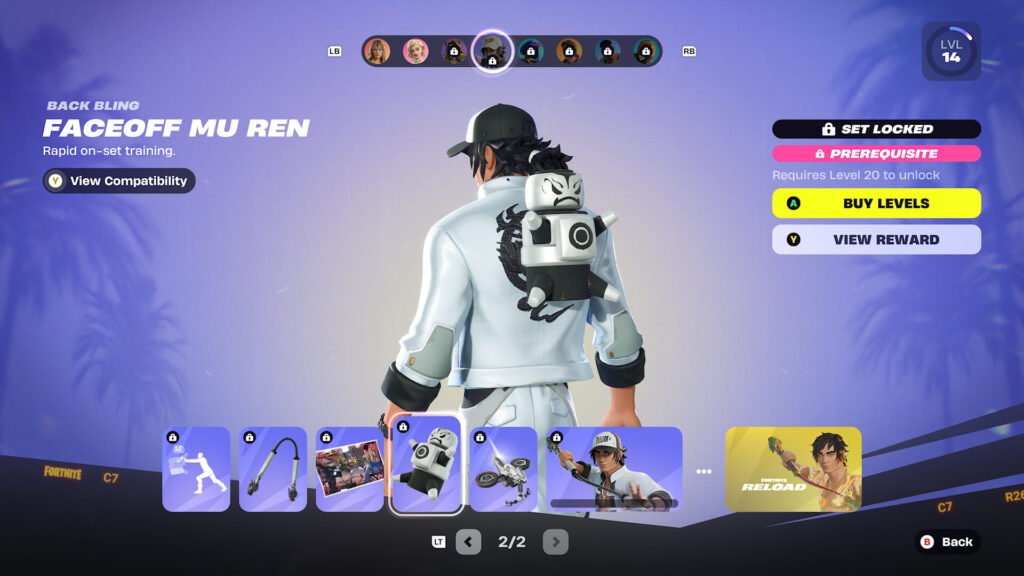Choose the motorcycle glider reward tile

[503, 469]
